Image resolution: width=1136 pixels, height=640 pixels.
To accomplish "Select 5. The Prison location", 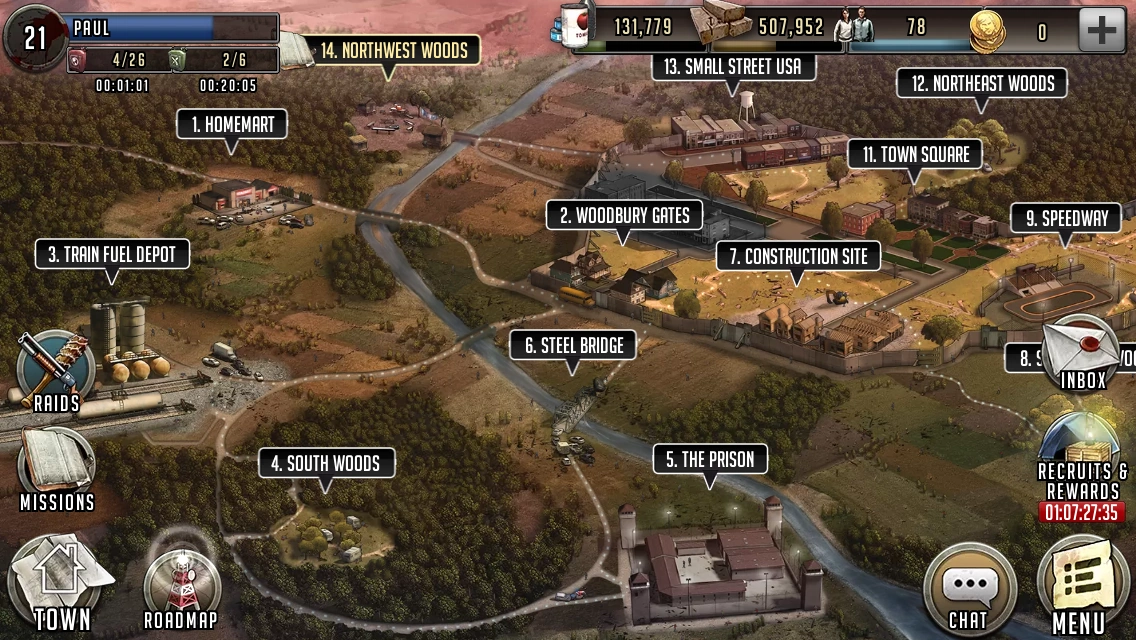I will (x=710, y=460).
